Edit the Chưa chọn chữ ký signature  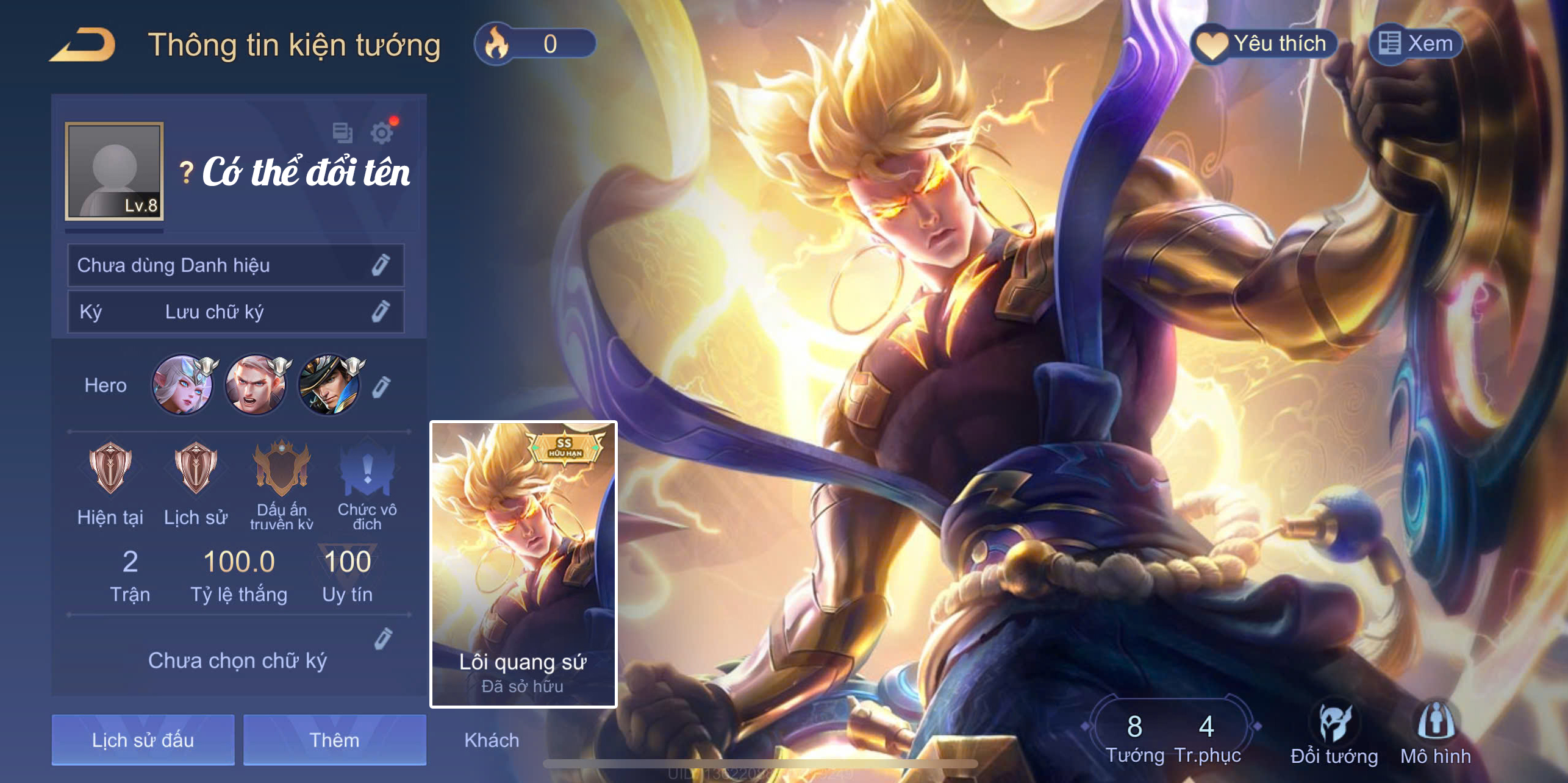pyautogui.click(x=383, y=638)
